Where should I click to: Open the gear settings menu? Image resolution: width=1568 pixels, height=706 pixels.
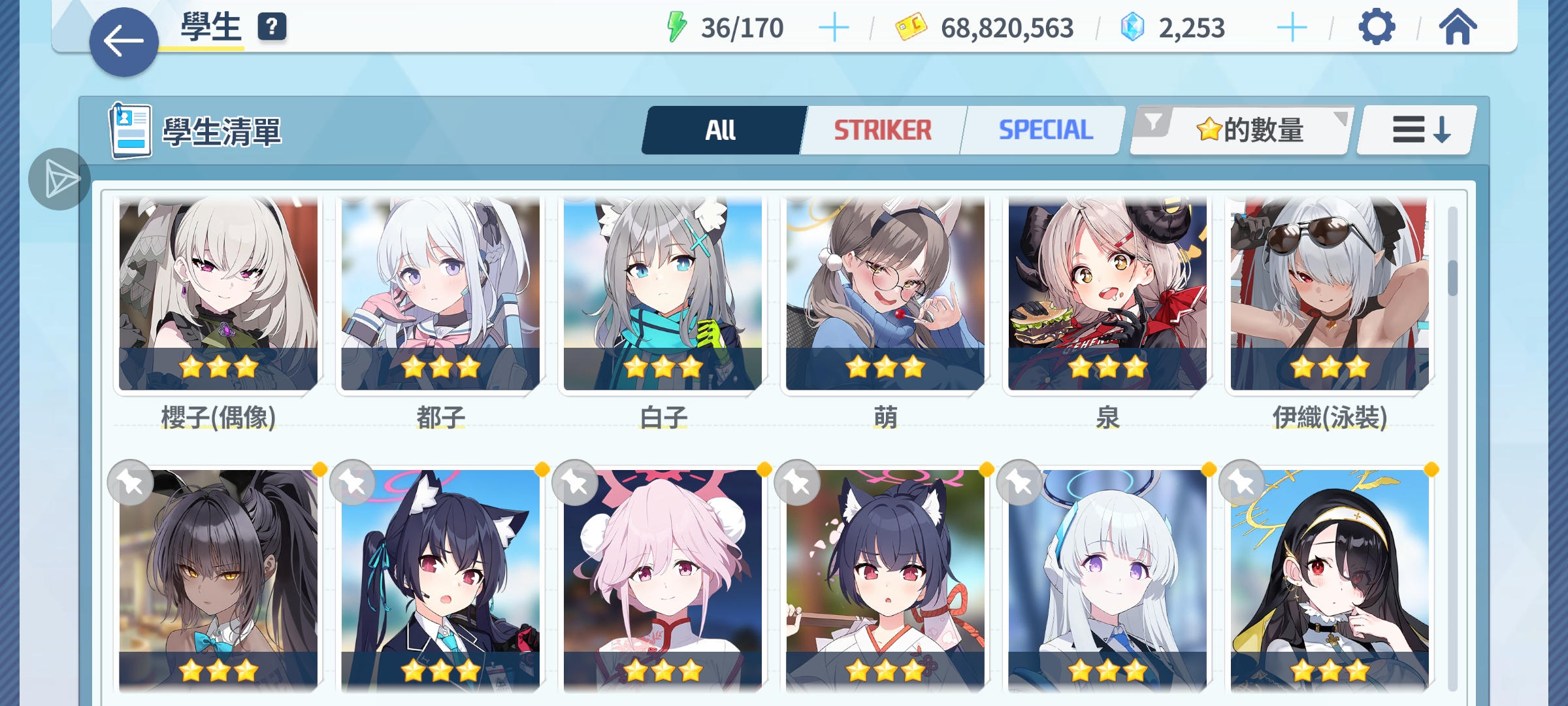pos(1377,28)
